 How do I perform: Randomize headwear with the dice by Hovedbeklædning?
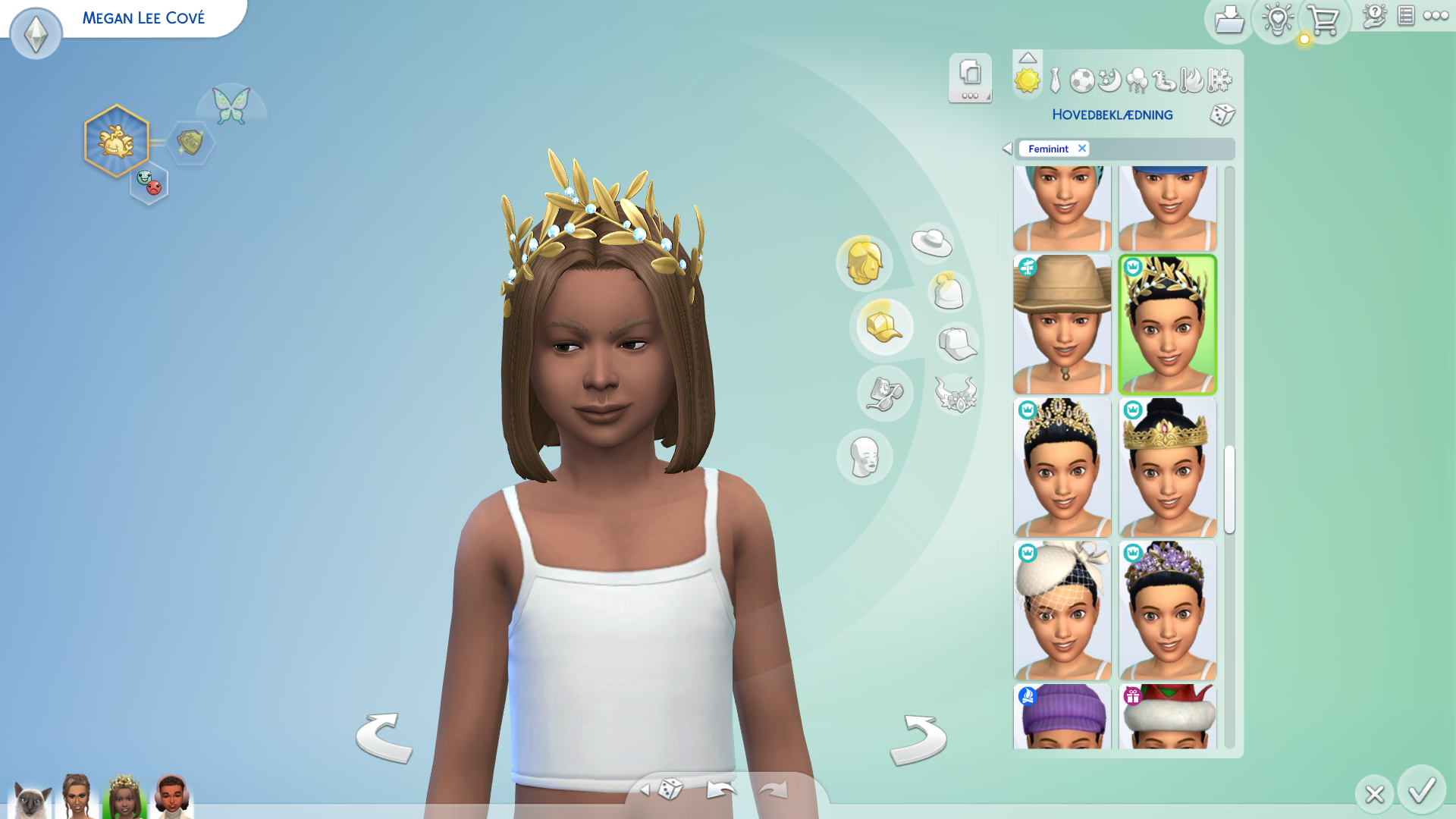coord(1222,115)
